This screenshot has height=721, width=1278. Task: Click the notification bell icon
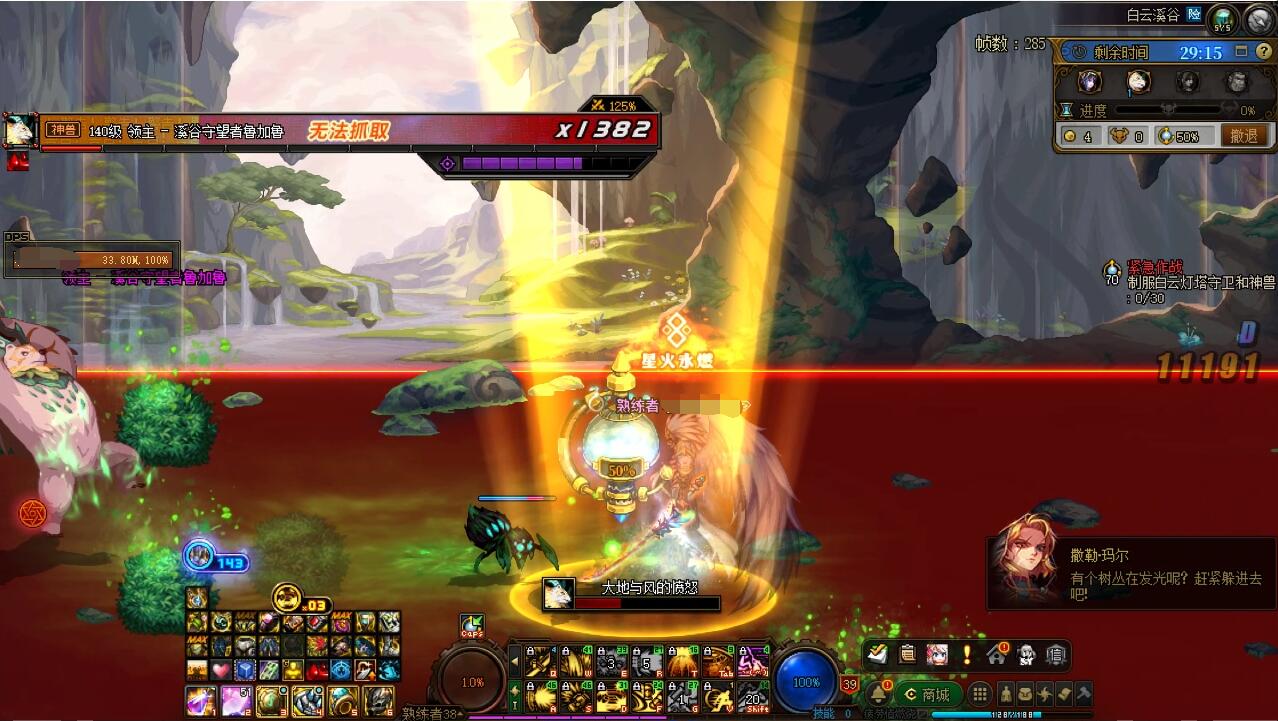(878, 694)
